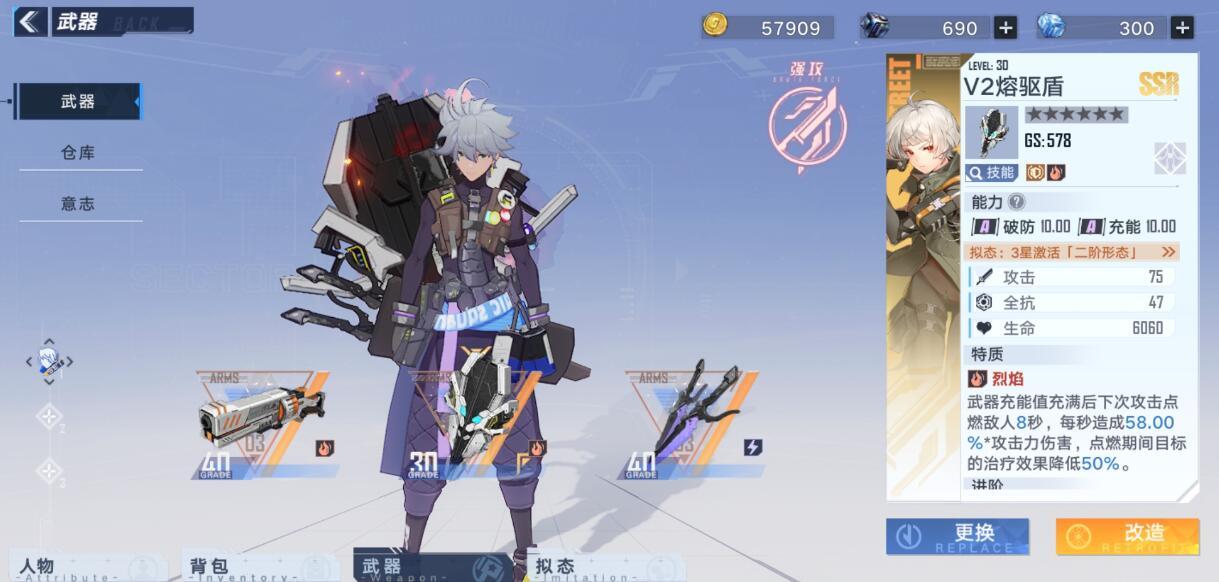
Task: Add more dark crystal currency (690)
Action: [1006, 28]
